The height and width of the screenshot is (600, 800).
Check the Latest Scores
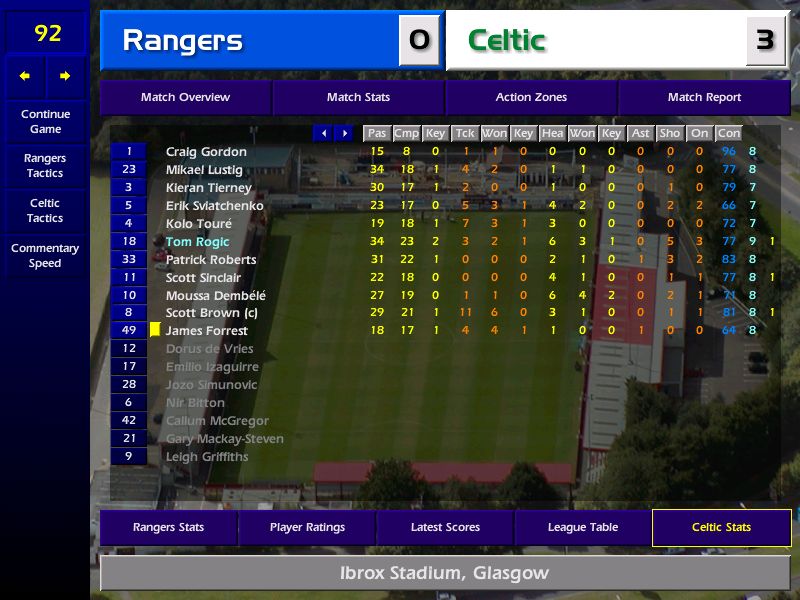click(445, 527)
